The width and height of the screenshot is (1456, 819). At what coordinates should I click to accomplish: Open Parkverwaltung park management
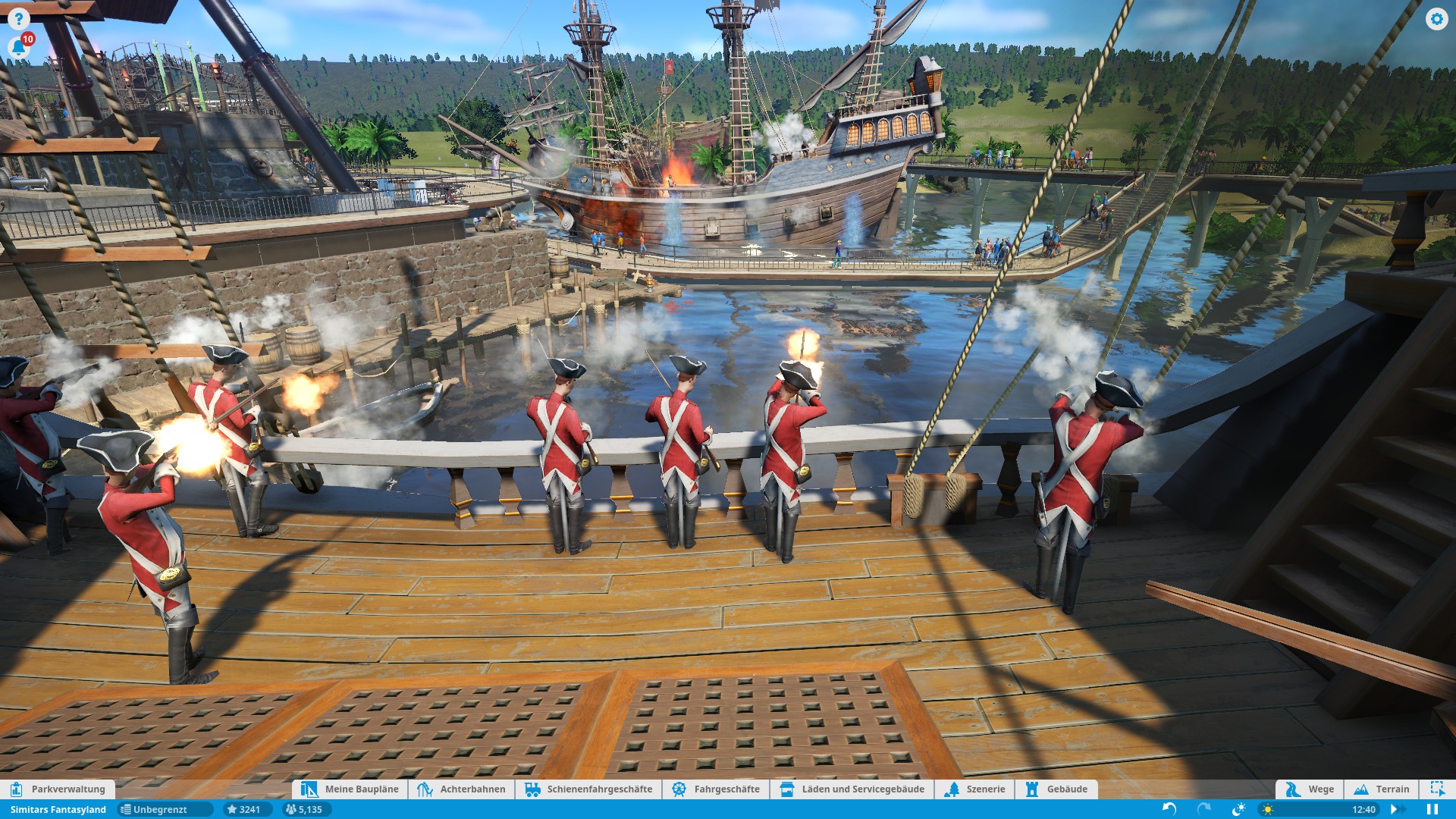[x=58, y=789]
